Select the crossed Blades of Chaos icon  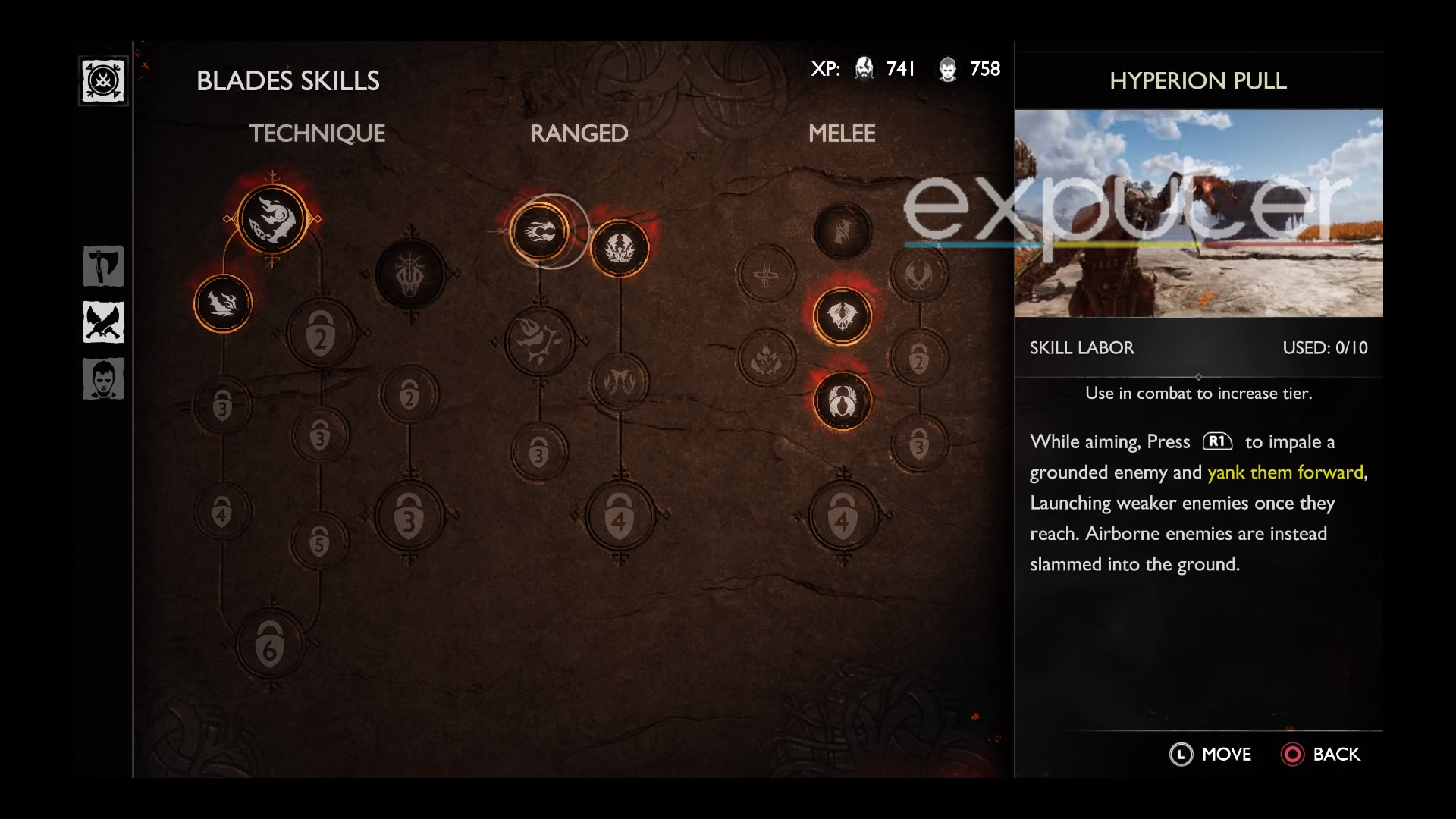coord(103,322)
